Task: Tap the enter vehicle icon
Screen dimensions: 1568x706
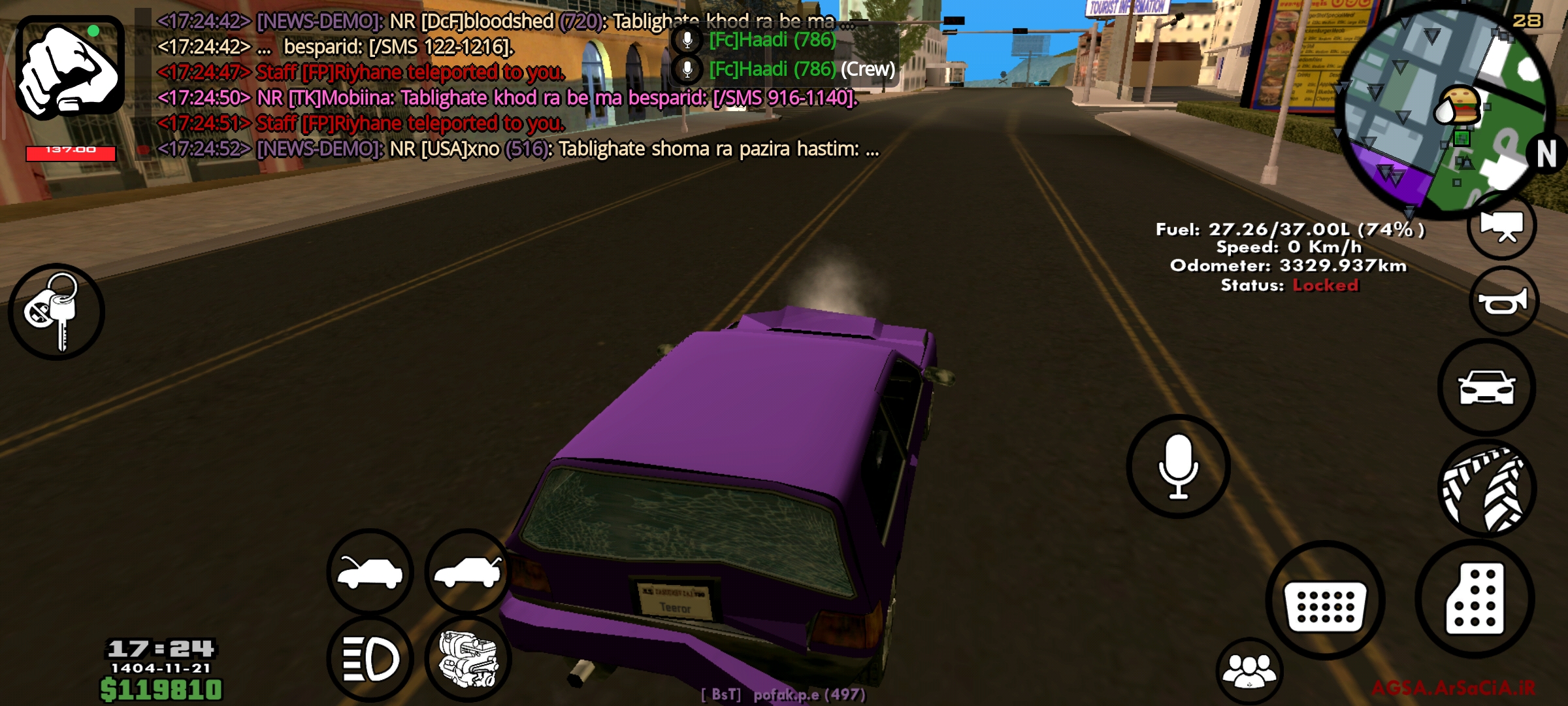Action: click(x=1486, y=387)
